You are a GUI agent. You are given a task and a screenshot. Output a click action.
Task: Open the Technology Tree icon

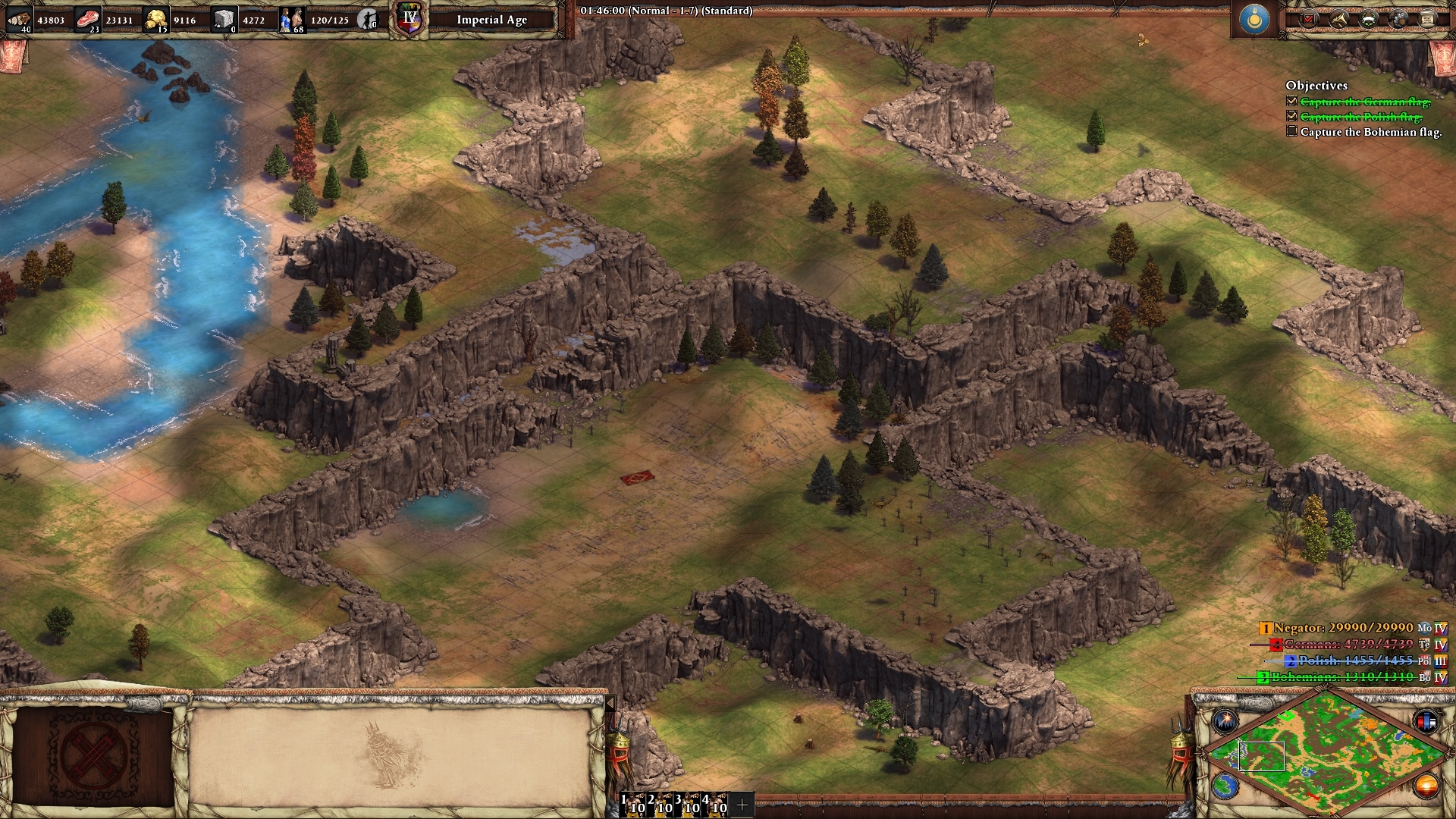[x=1398, y=20]
